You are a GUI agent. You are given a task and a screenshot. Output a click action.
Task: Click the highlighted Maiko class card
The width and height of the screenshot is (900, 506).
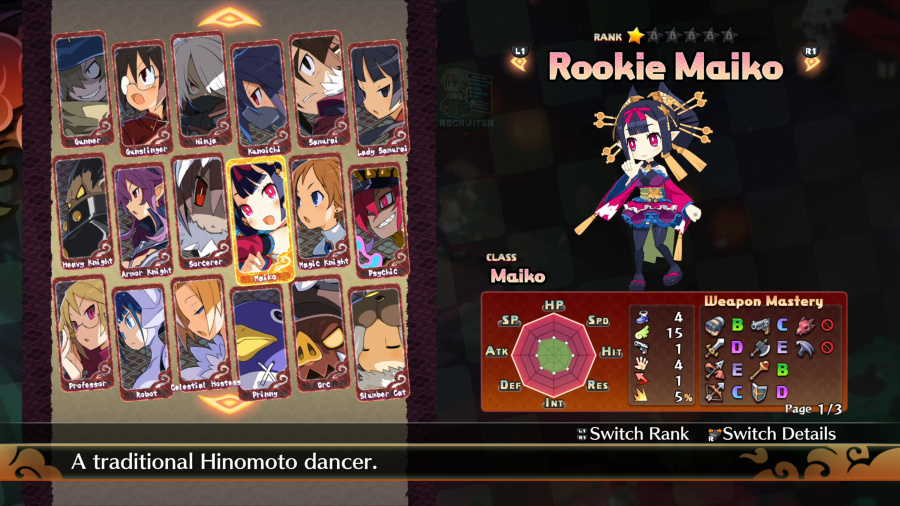(258, 220)
